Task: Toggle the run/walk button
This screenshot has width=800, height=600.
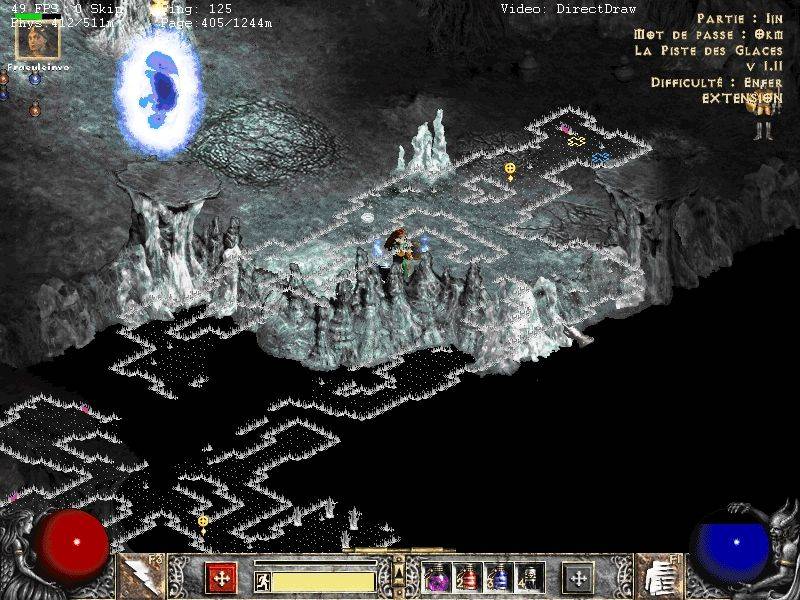Action: tap(262, 580)
